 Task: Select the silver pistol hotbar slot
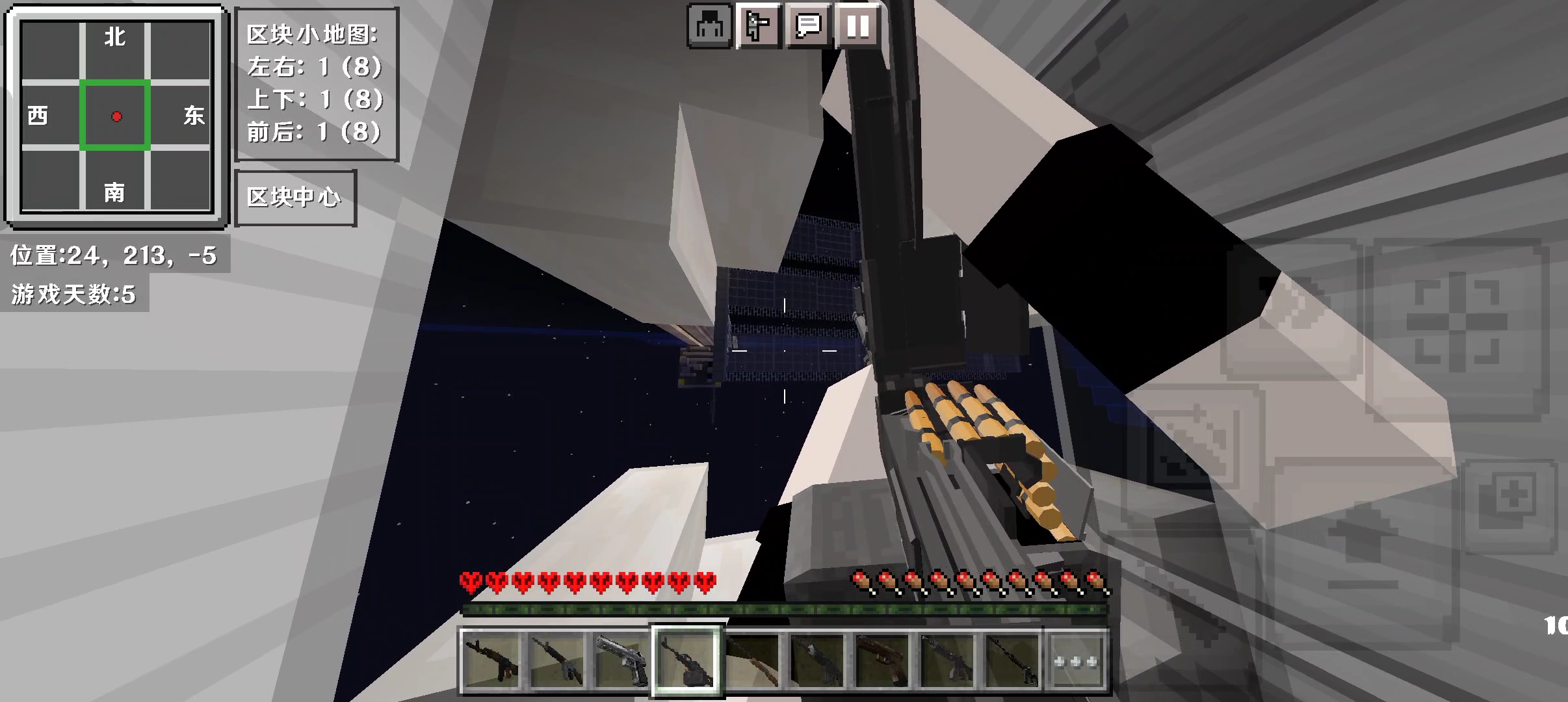pos(621,661)
